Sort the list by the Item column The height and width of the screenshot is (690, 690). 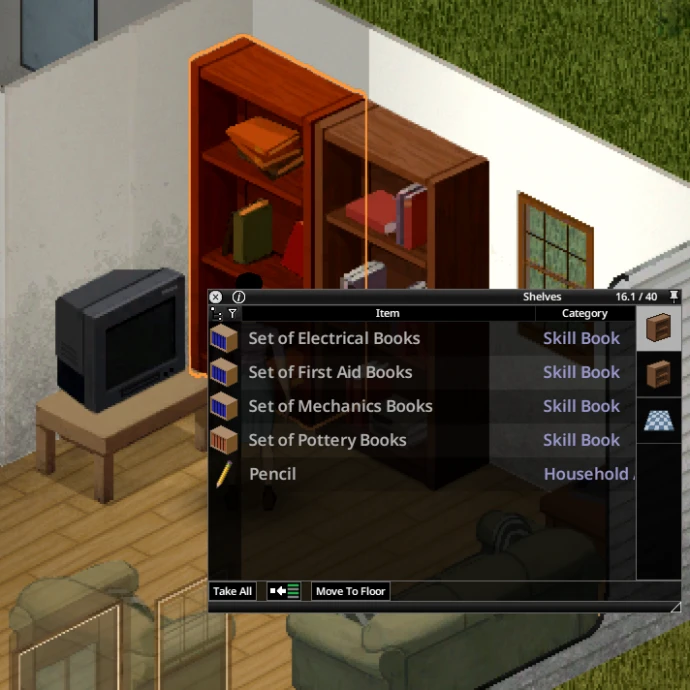point(387,313)
